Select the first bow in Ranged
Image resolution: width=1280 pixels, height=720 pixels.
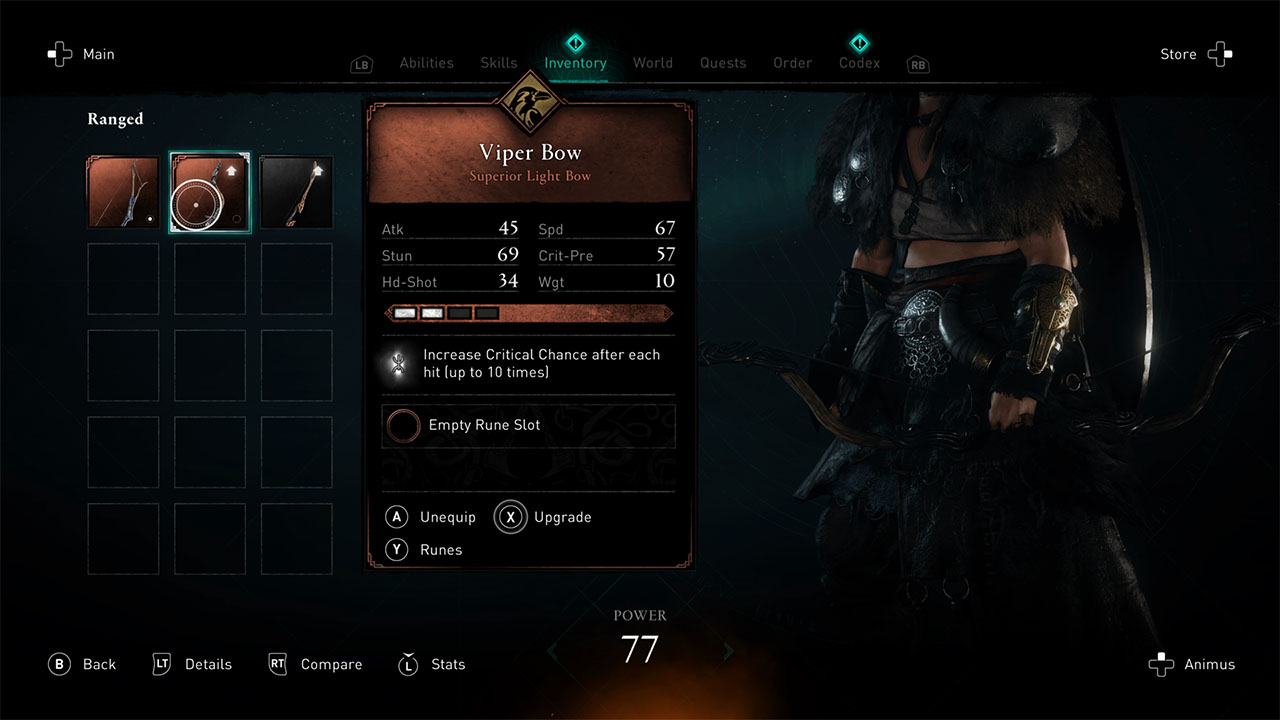(x=123, y=192)
